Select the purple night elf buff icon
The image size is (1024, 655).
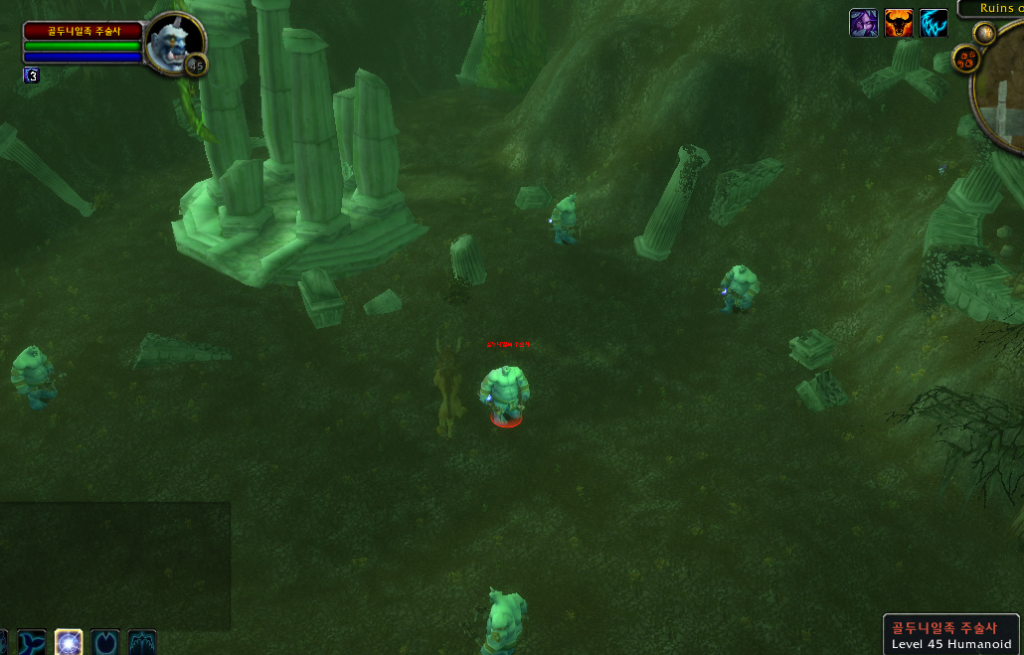863,23
